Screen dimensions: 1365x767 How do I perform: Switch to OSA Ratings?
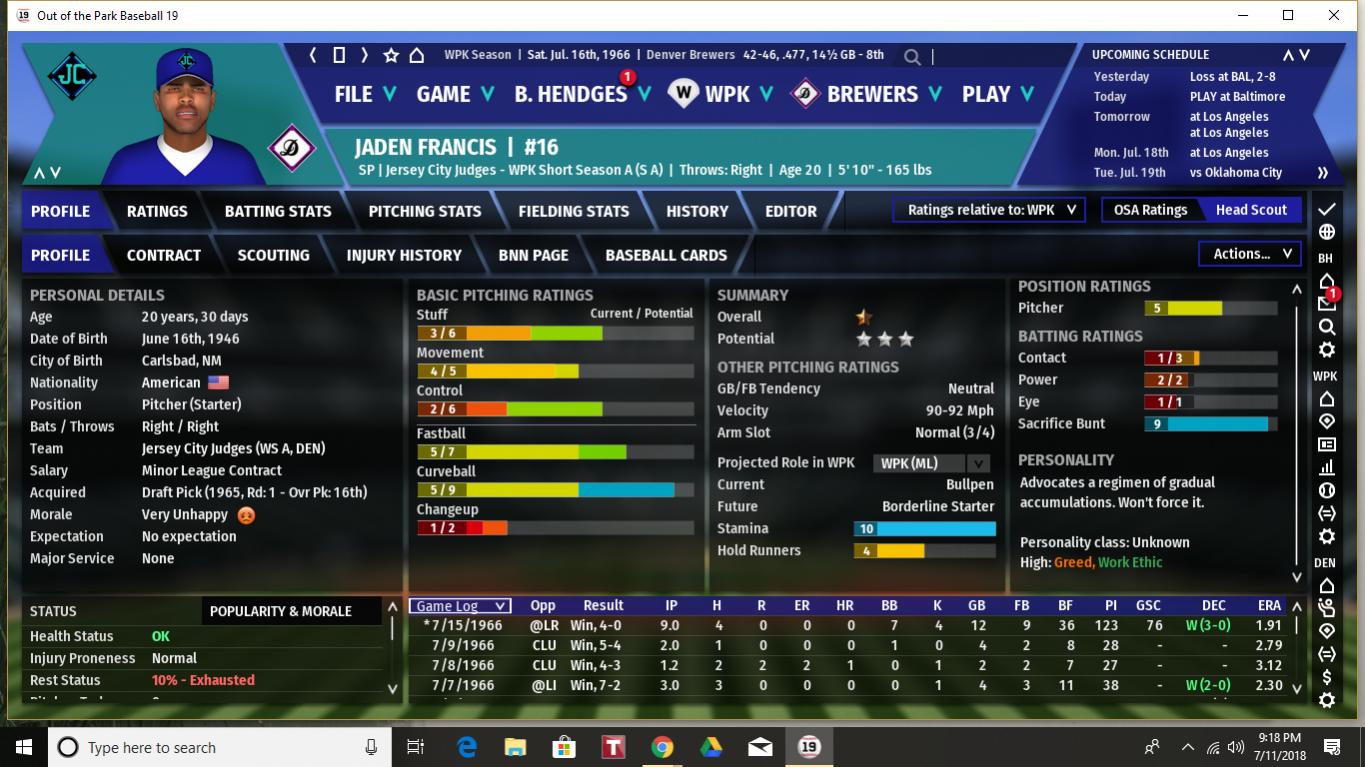(1150, 210)
